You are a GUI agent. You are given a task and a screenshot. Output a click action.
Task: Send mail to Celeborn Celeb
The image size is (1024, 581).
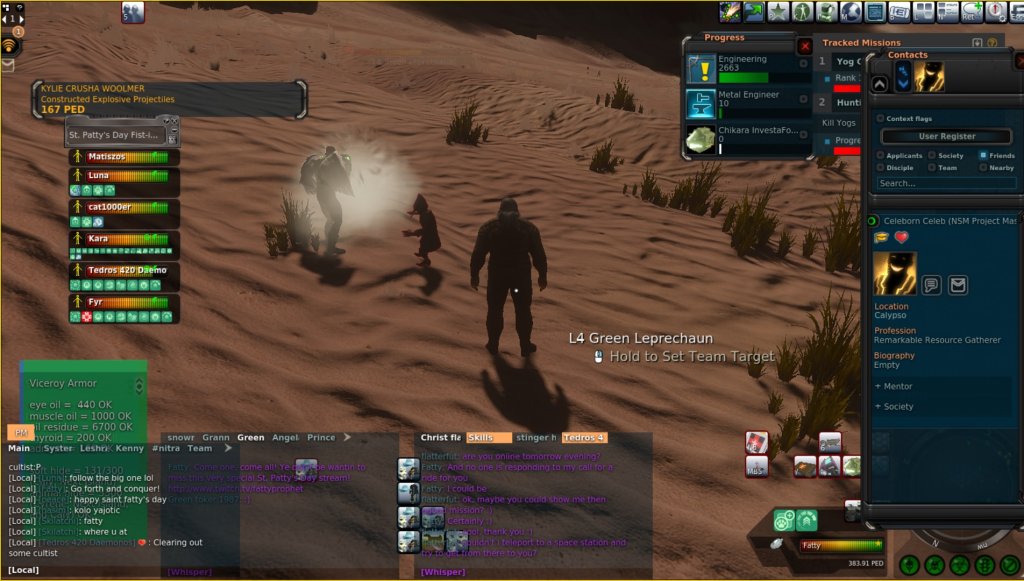tap(958, 285)
